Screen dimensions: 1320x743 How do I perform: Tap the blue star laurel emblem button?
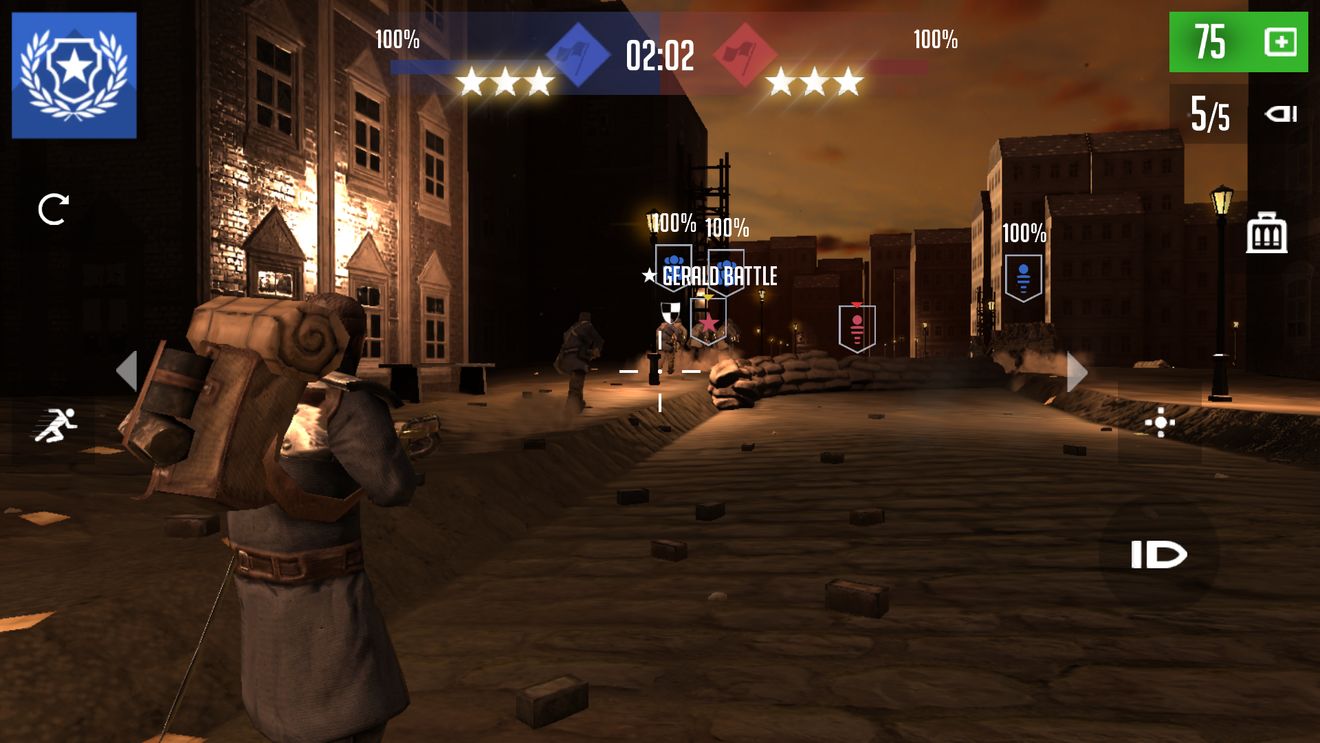(74, 75)
